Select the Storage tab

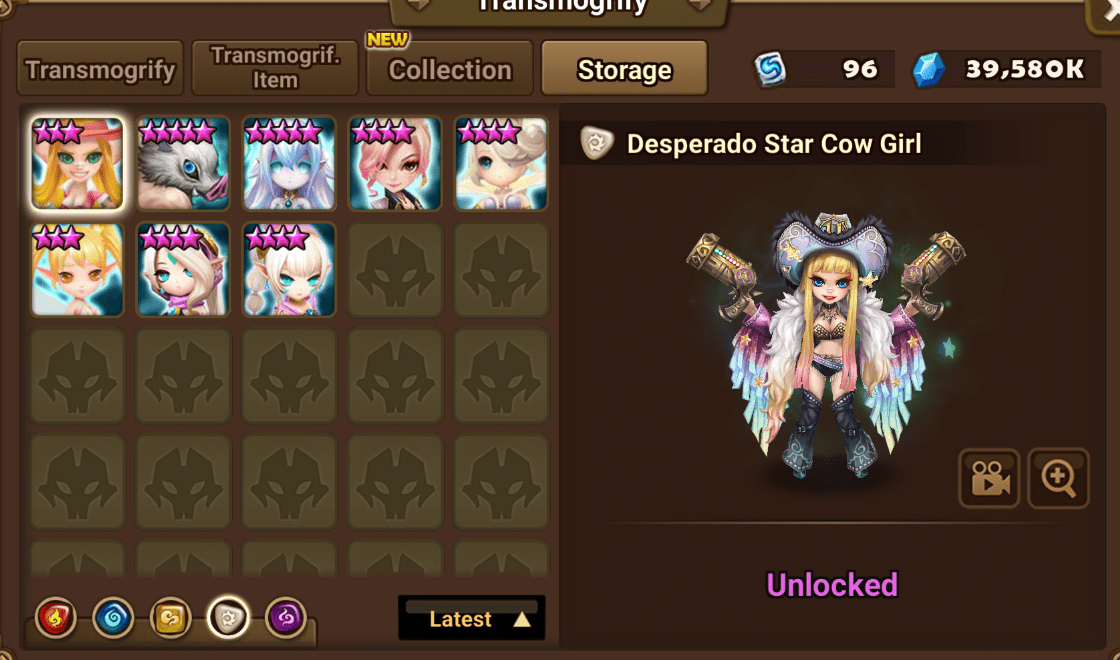coord(624,70)
